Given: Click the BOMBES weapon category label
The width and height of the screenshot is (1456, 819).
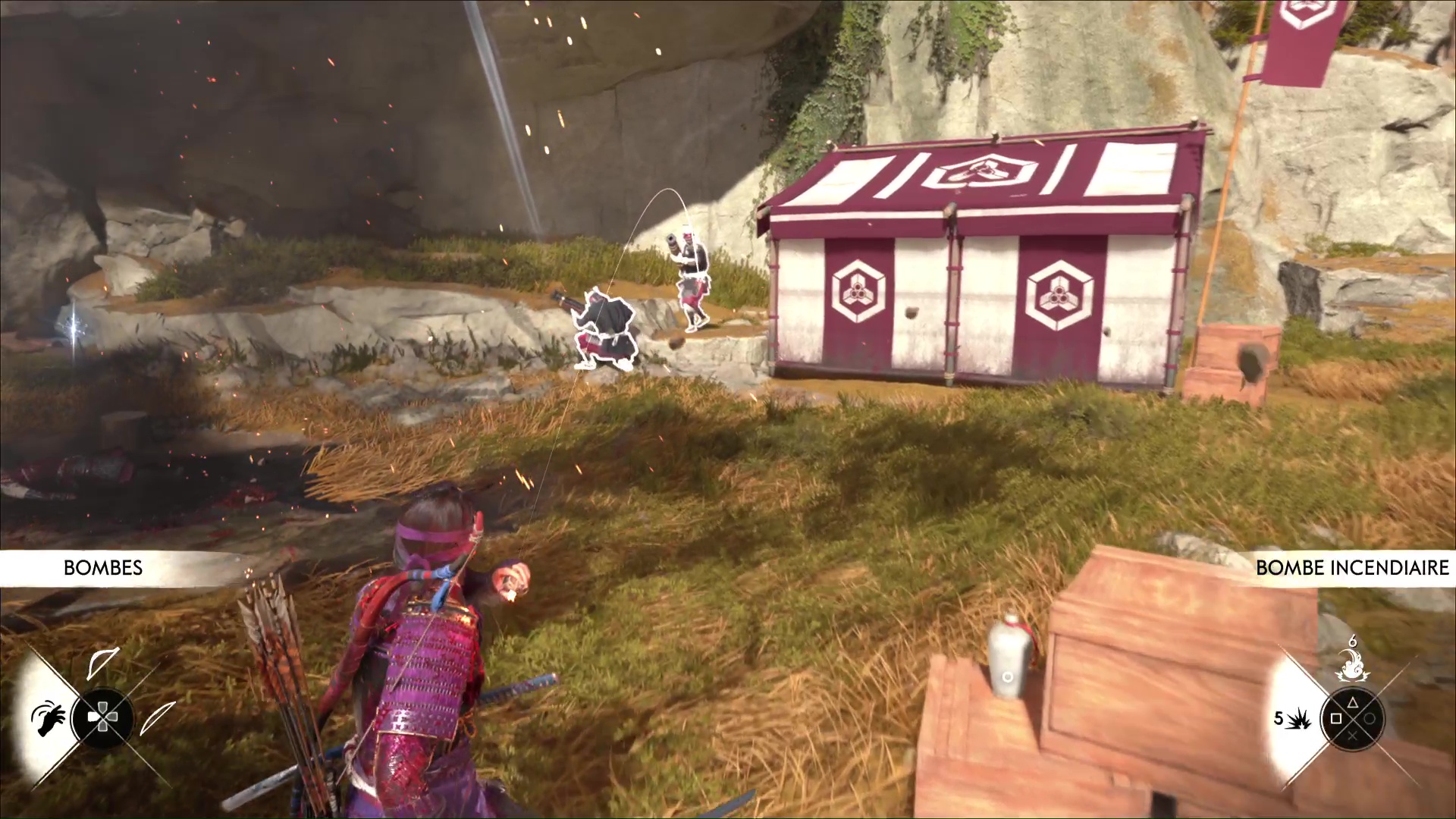Looking at the screenshot, I should point(103,568).
